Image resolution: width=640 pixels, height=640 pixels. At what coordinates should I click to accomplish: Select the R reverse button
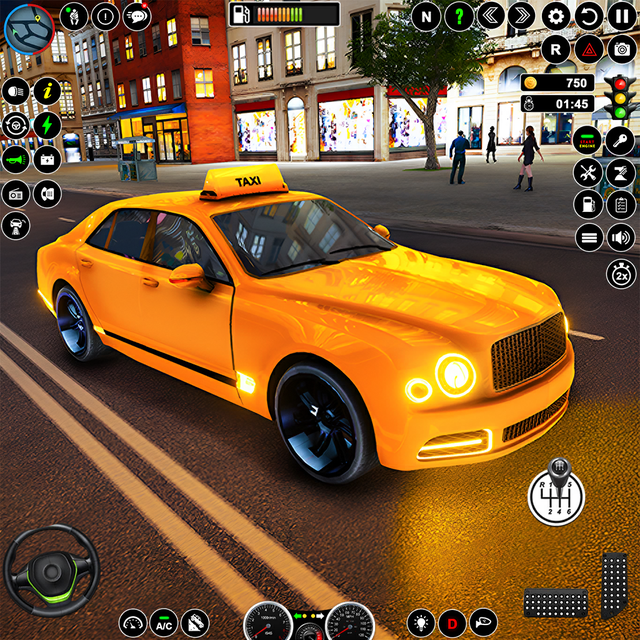click(557, 48)
